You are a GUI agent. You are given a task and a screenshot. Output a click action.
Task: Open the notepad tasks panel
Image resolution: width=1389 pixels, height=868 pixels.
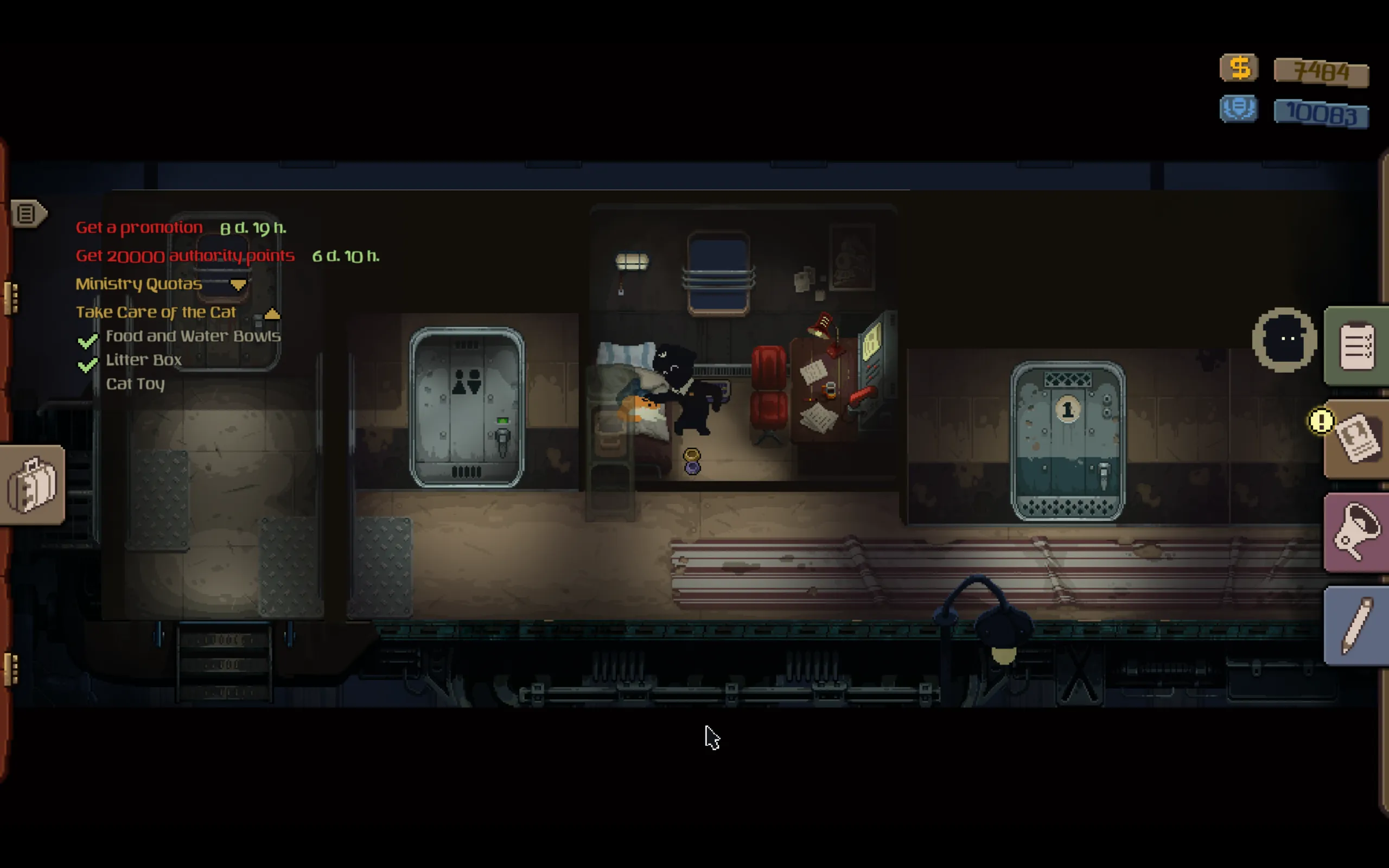coord(1357,346)
